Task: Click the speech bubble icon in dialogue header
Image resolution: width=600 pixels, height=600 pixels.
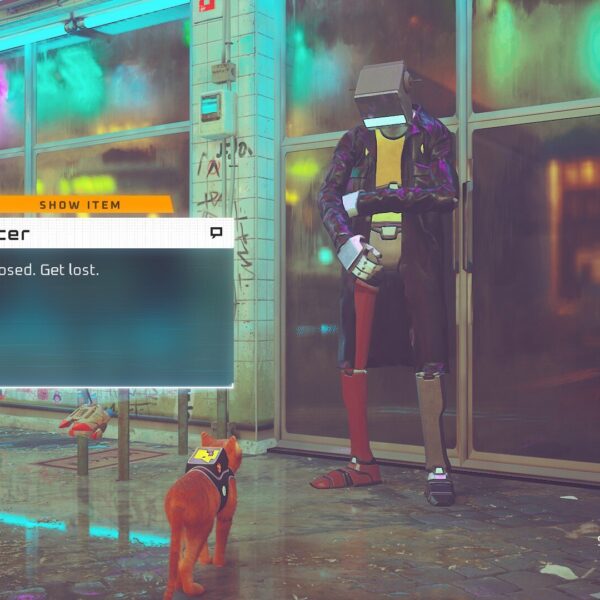Action: click(x=215, y=233)
